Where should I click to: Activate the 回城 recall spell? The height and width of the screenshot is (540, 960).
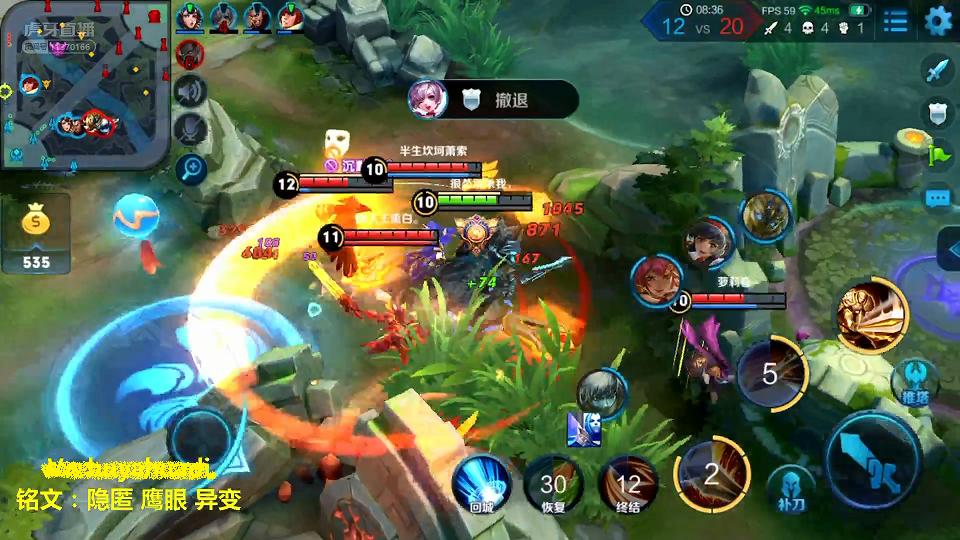click(482, 485)
